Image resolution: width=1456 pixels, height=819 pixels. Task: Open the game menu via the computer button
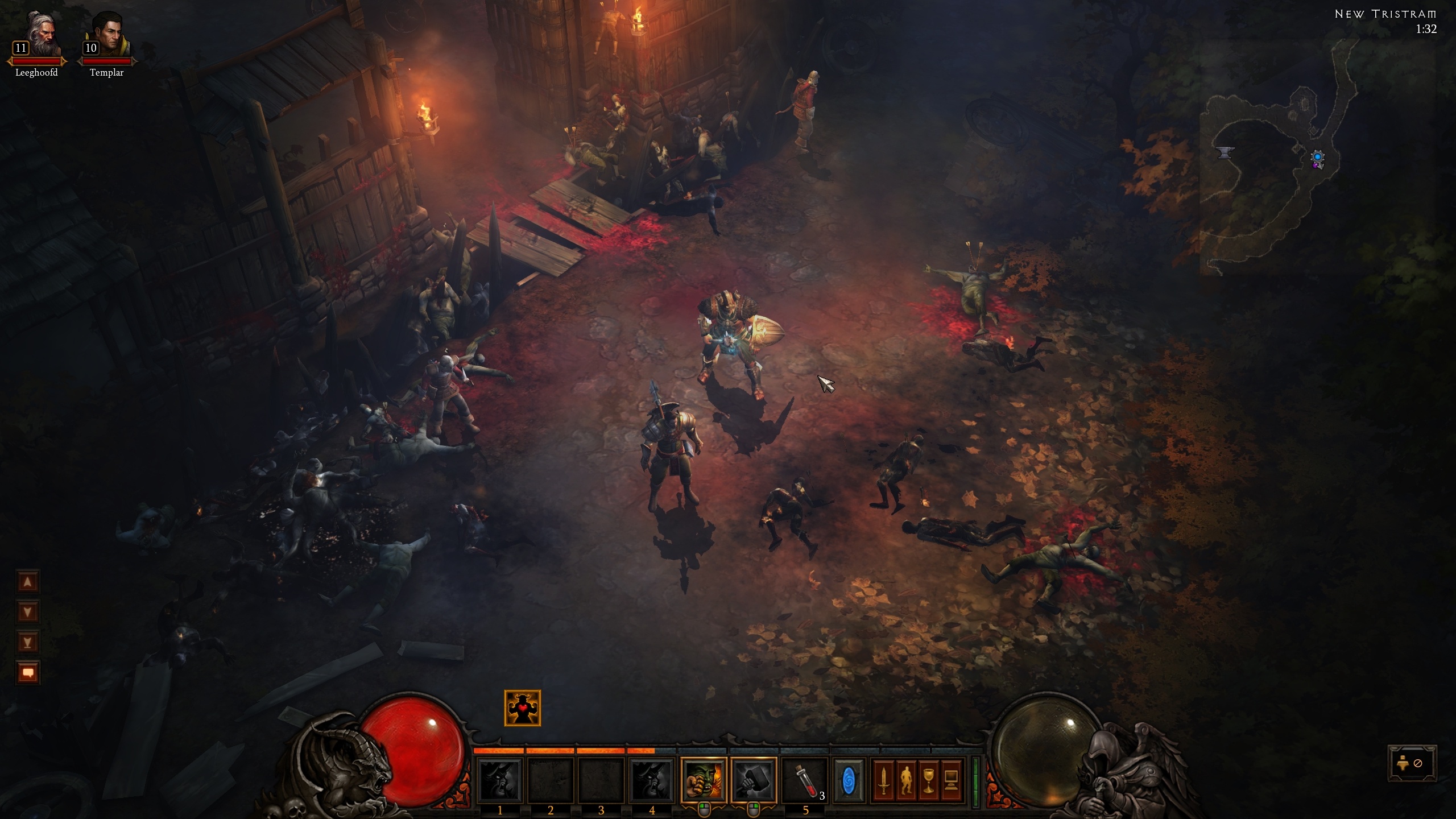pos(950,780)
